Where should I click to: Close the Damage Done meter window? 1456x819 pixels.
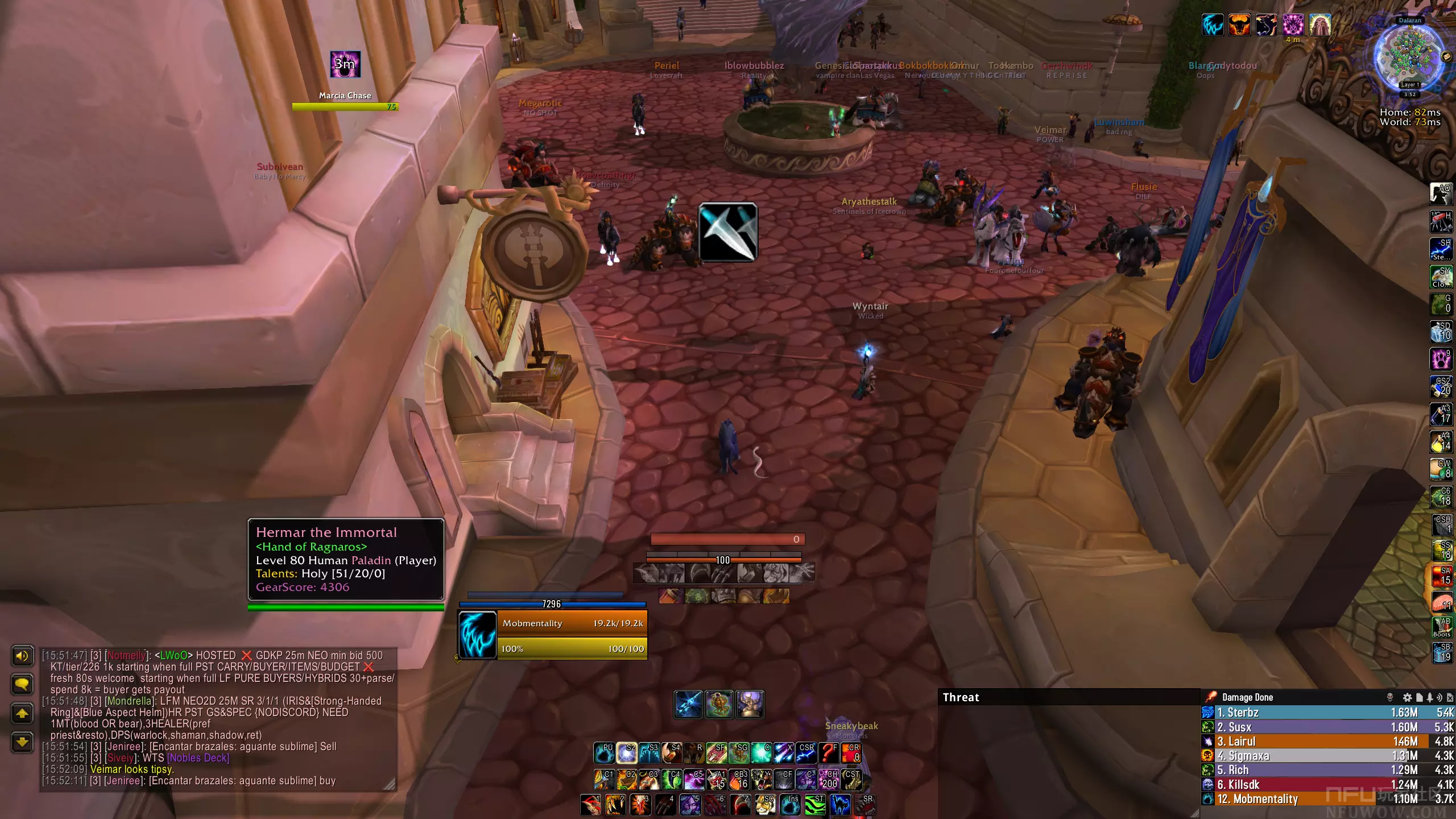1450,697
